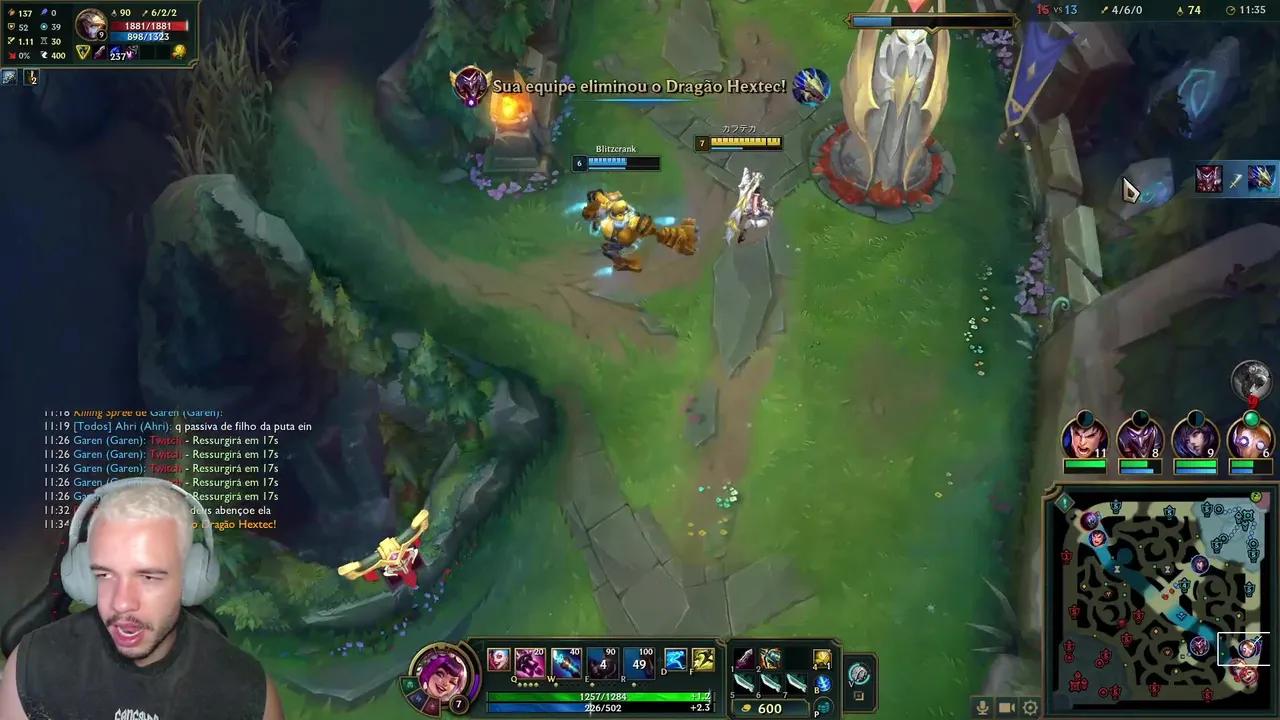Toggle the camera icon next to the microphone

(1007, 708)
